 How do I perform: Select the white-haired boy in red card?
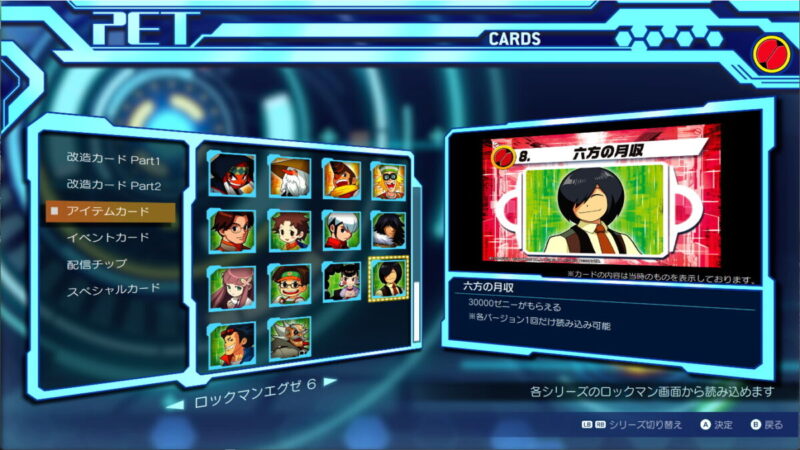[341, 230]
